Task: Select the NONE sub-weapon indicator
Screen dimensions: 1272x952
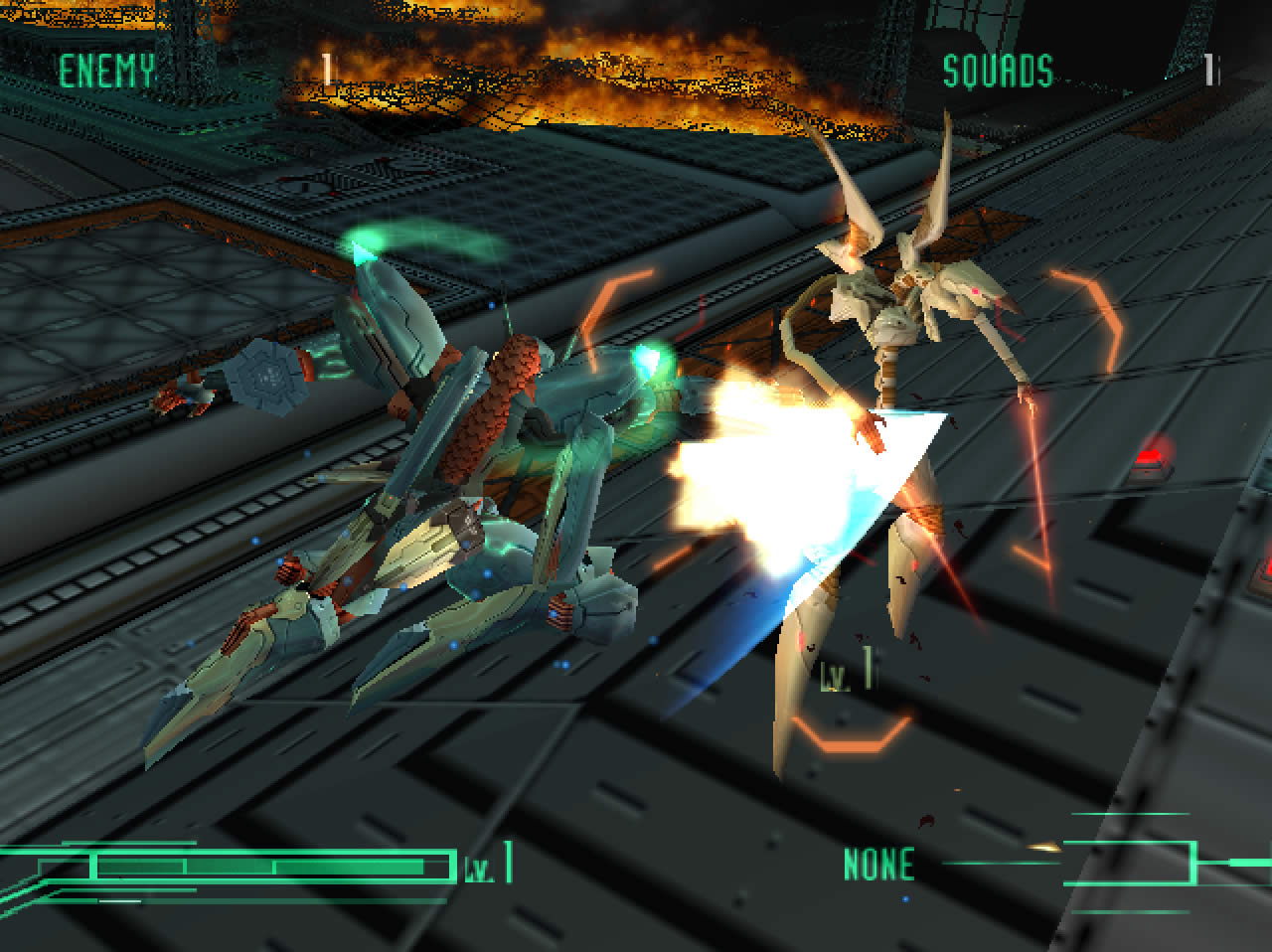Action: (x=878, y=864)
